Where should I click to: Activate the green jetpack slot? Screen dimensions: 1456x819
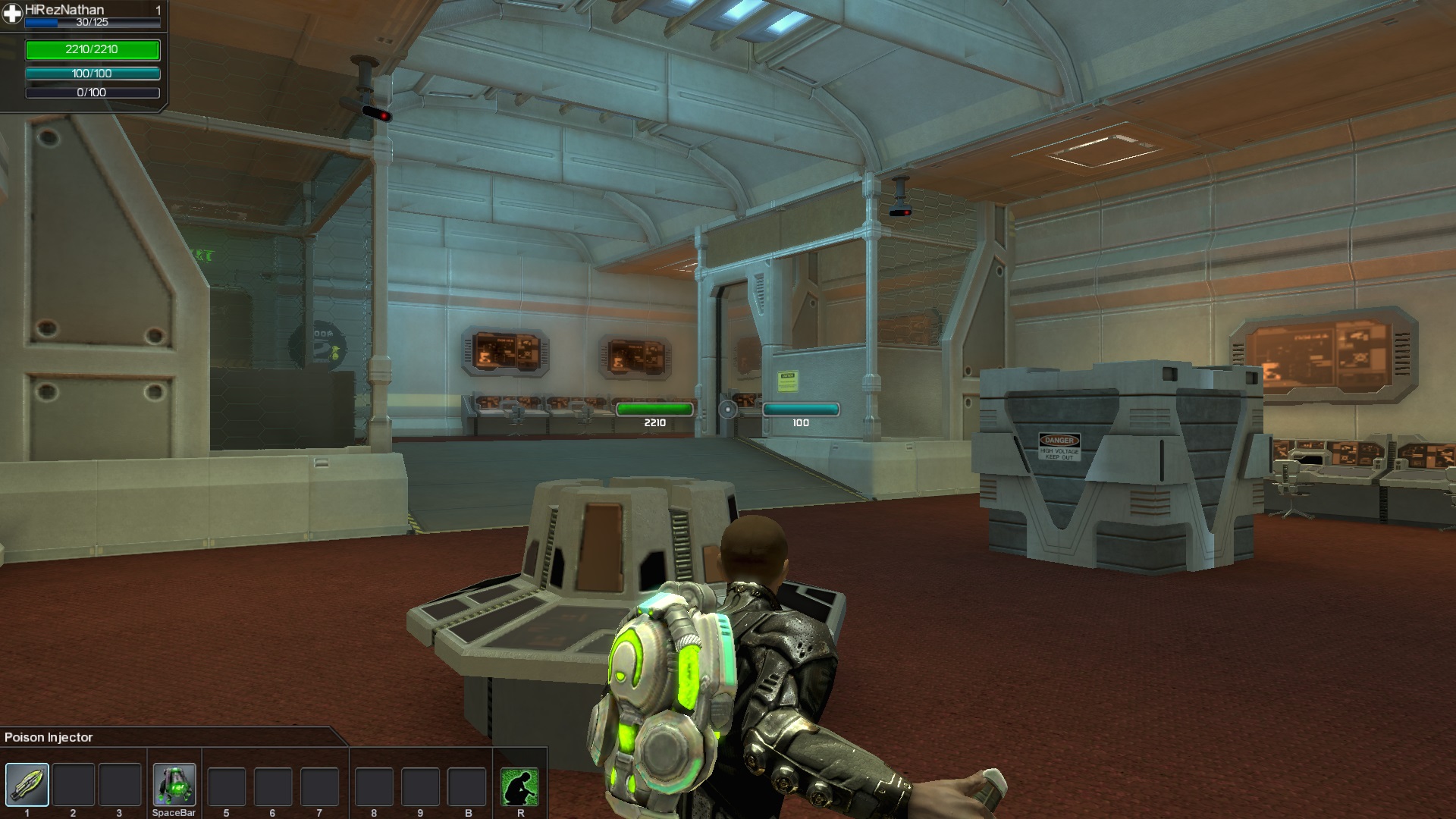pos(174,784)
